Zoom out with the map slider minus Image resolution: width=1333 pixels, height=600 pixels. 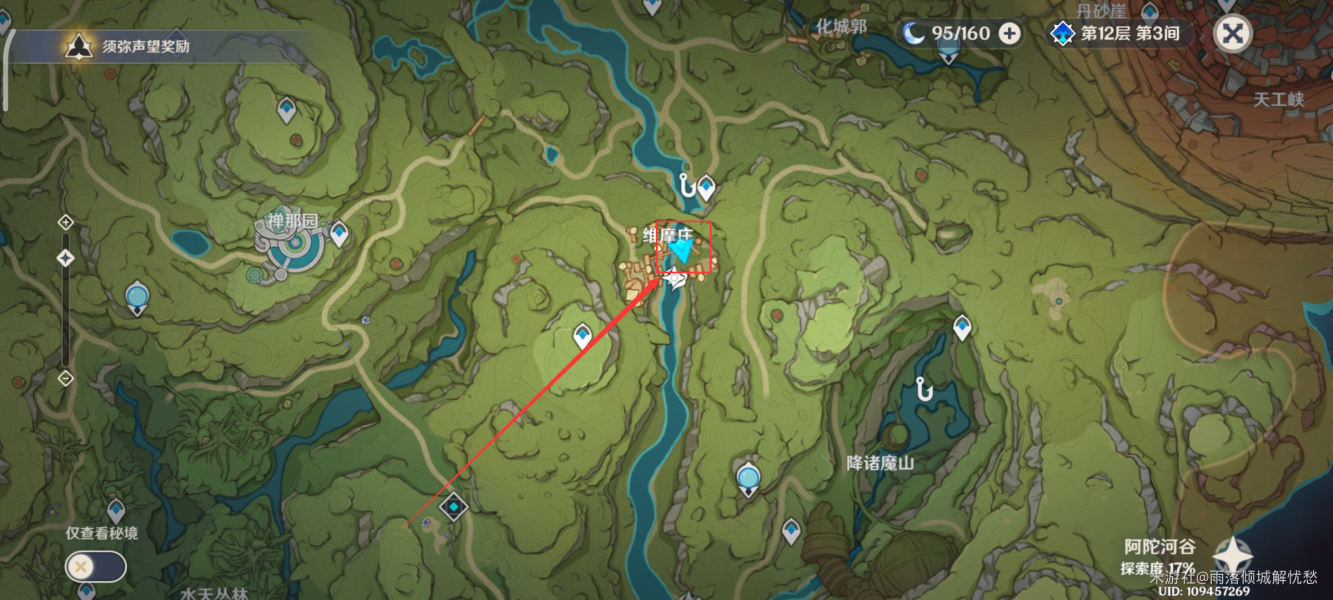tap(66, 378)
